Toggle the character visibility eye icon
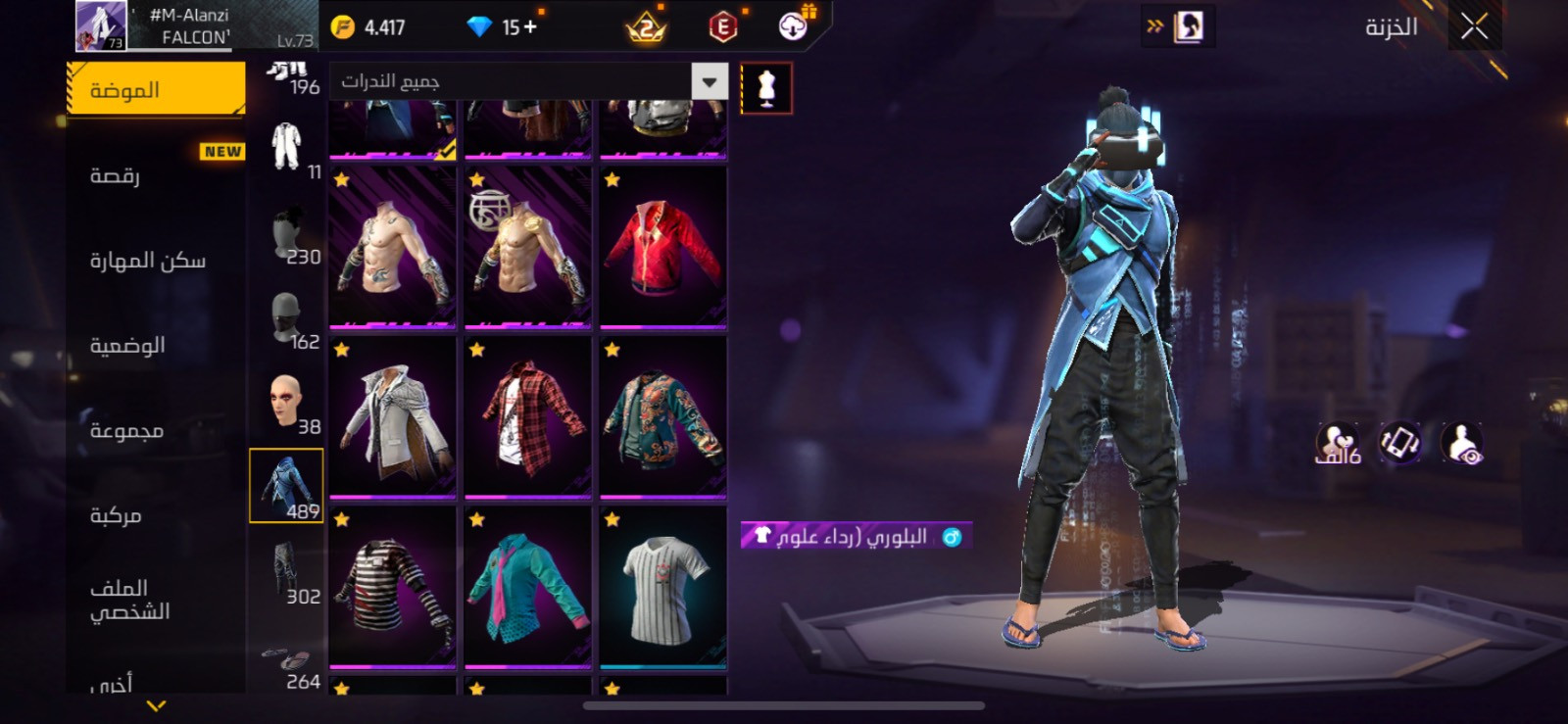1568x724 pixels. pyautogui.click(x=1462, y=443)
